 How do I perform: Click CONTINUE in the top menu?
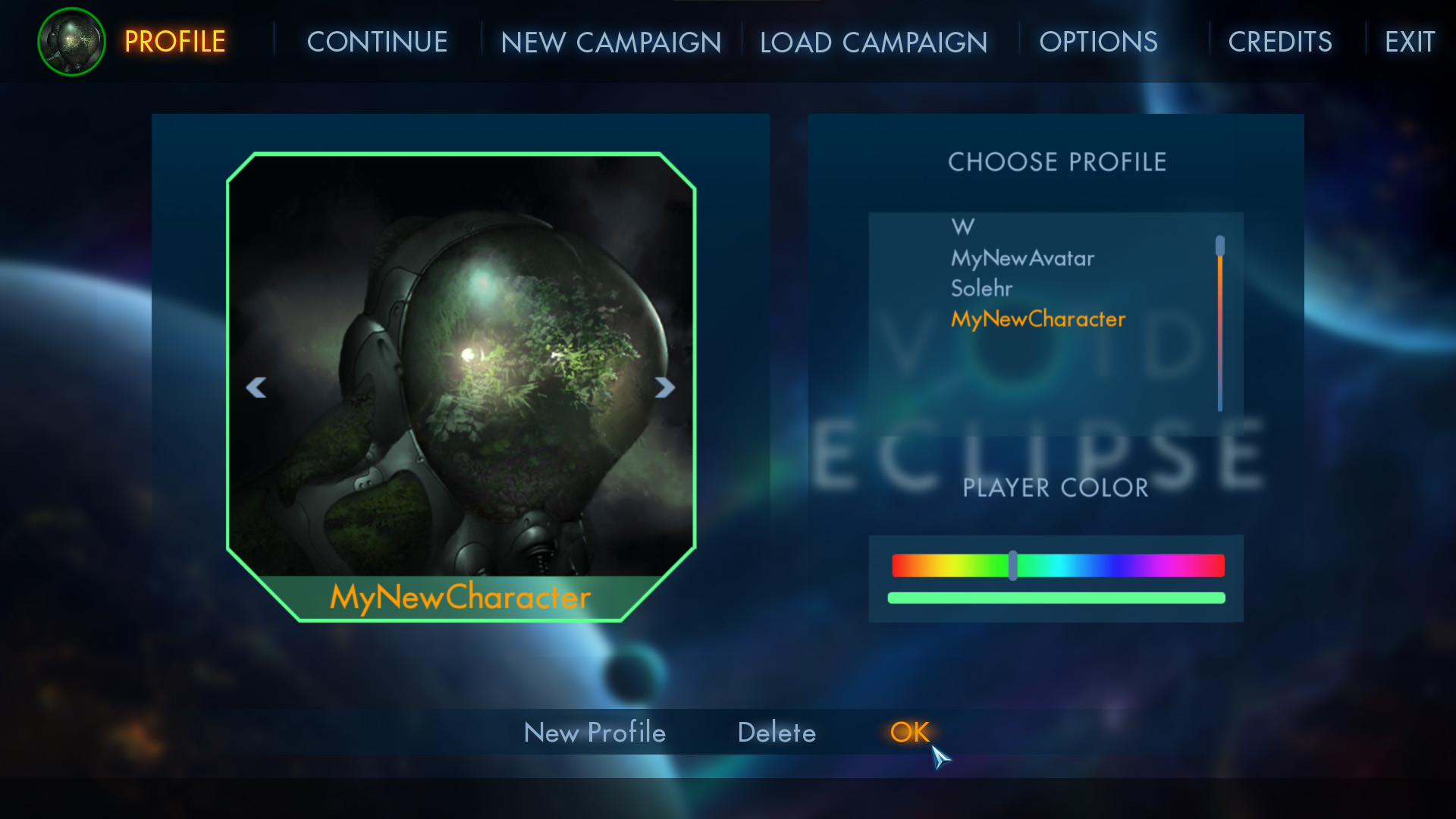[377, 42]
